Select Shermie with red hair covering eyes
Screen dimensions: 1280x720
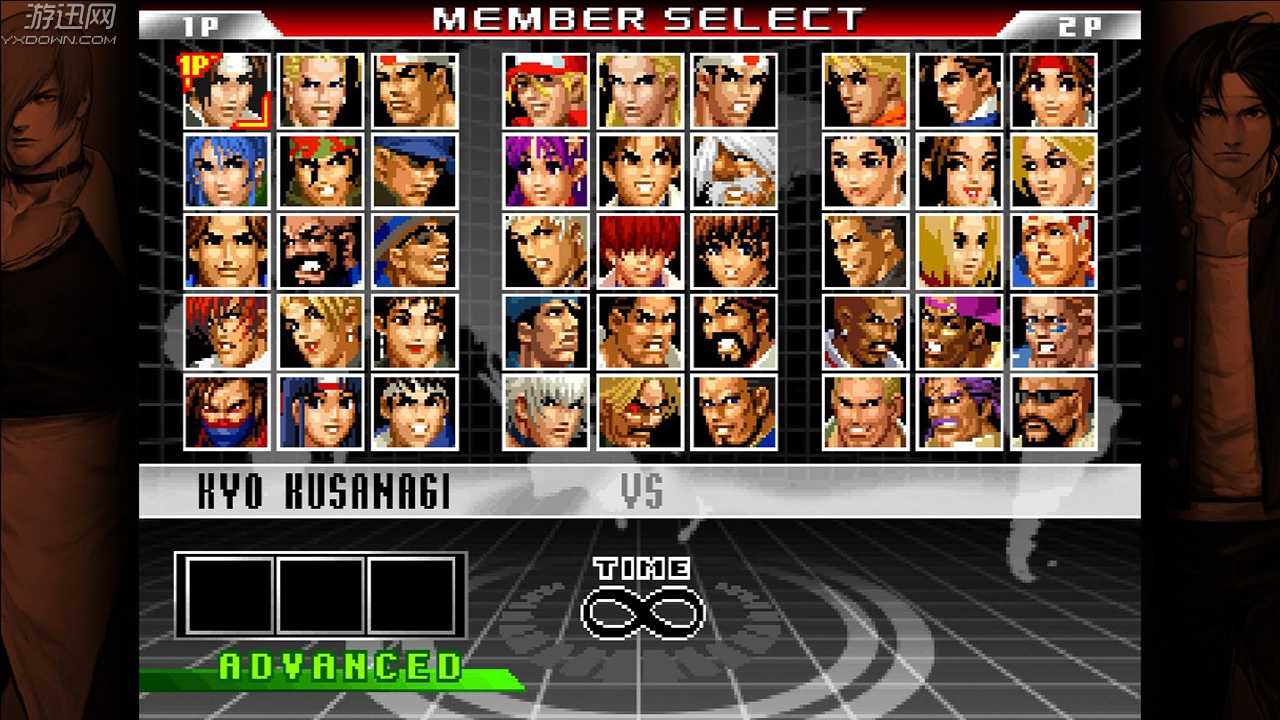click(x=640, y=251)
